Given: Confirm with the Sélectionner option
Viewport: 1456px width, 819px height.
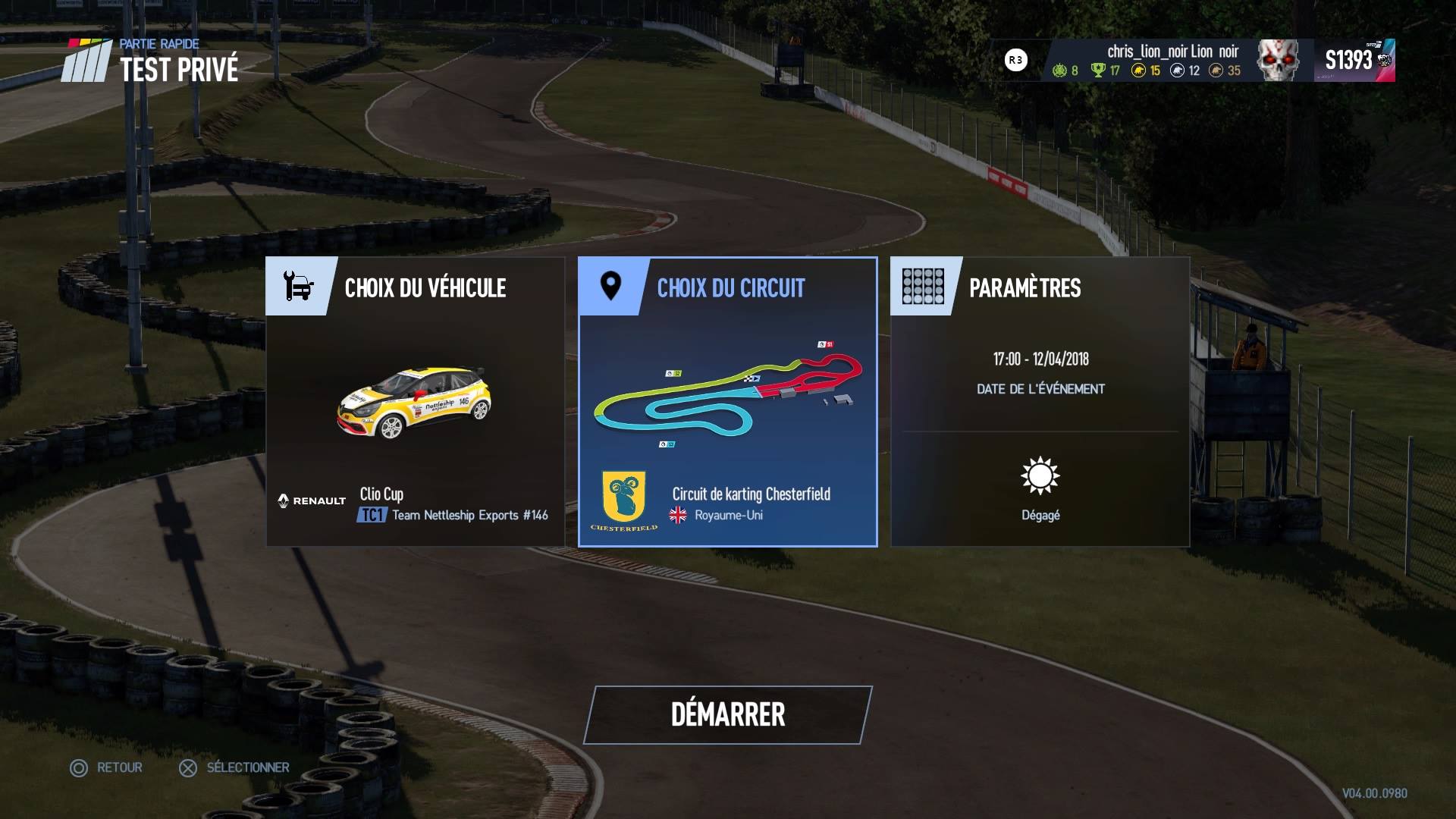Looking at the screenshot, I should click(x=234, y=767).
